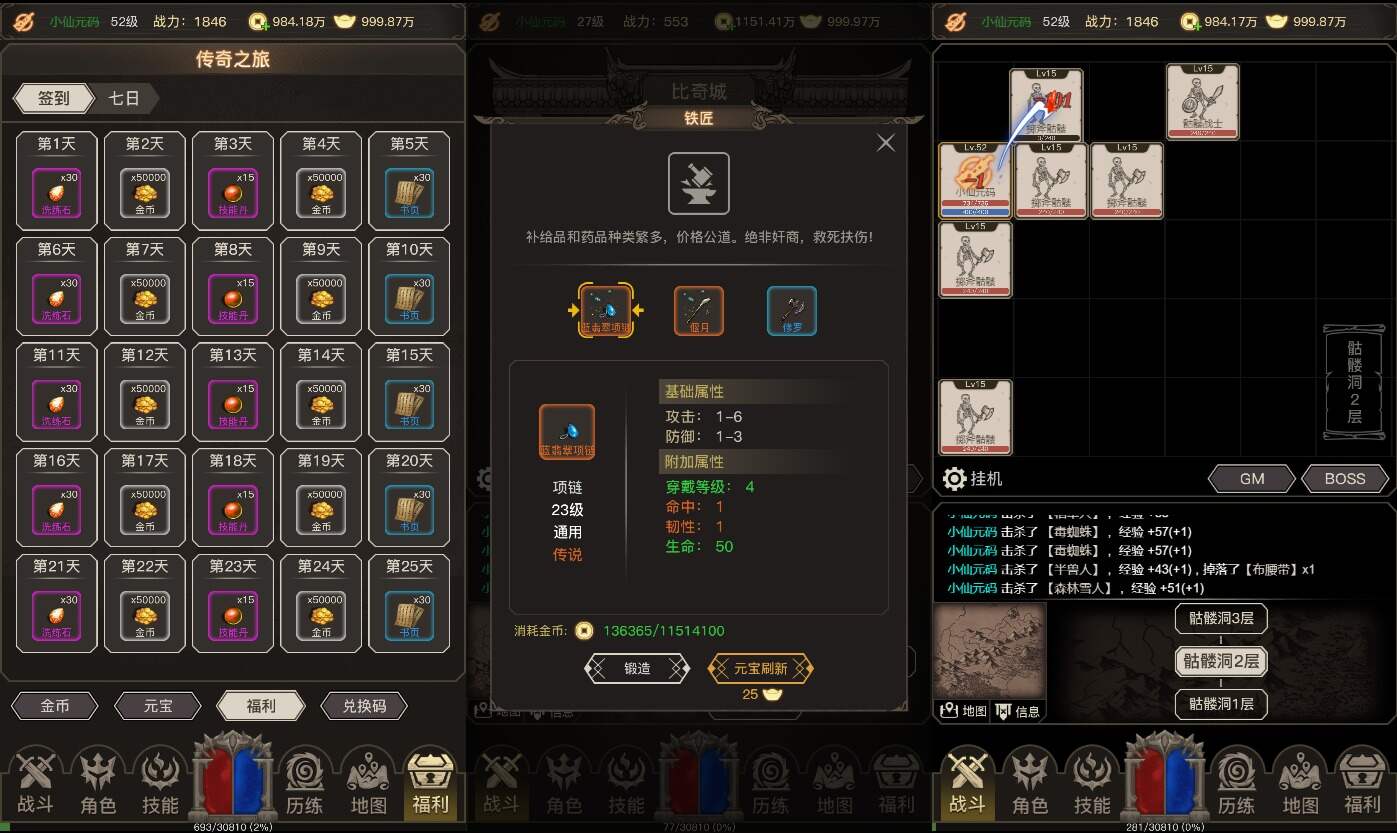Forge the item with the 锻造 button
Image resolution: width=1397 pixels, height=833 pixels.
[637, 668]
